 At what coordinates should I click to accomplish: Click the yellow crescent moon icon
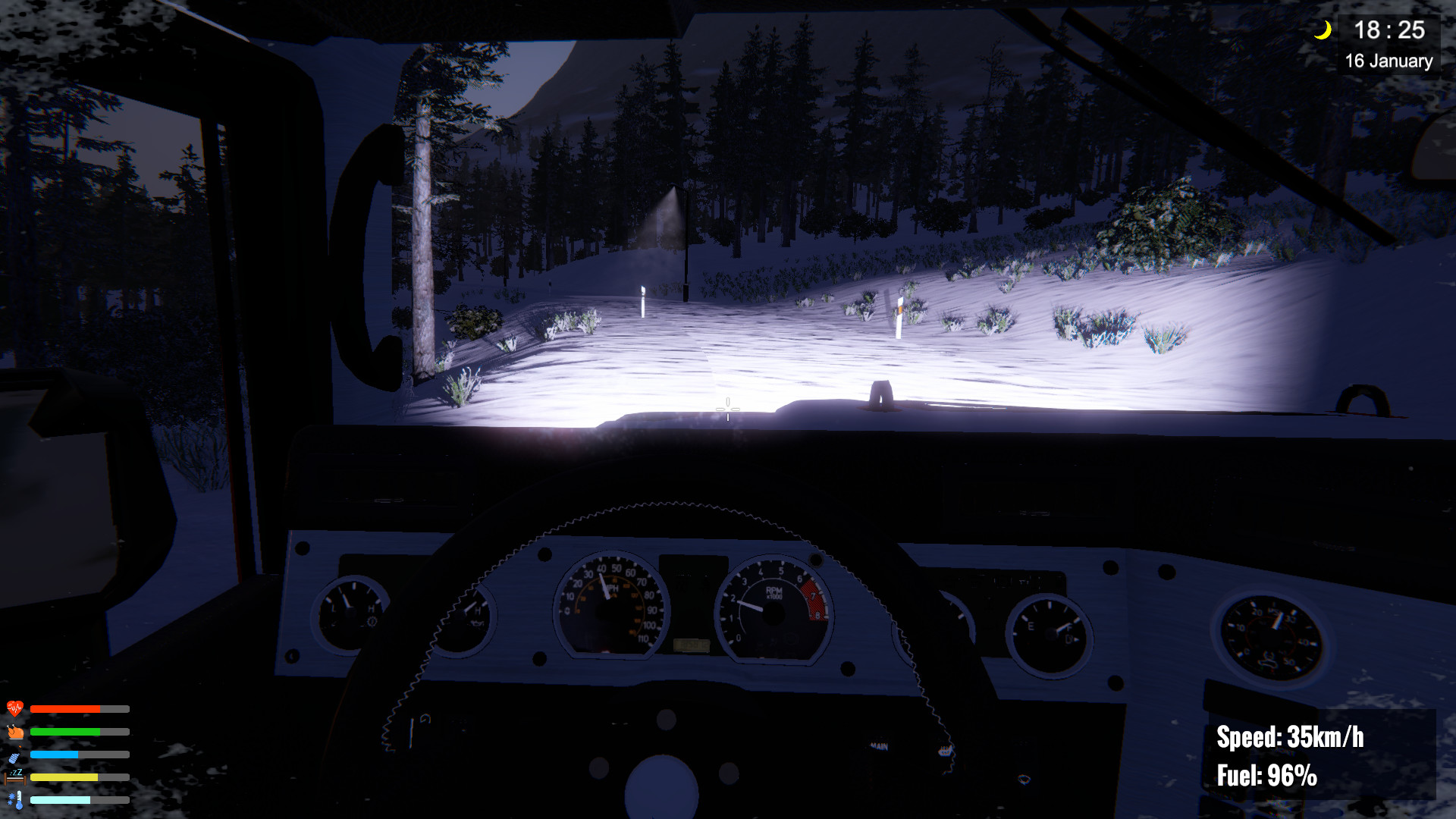1324,29
